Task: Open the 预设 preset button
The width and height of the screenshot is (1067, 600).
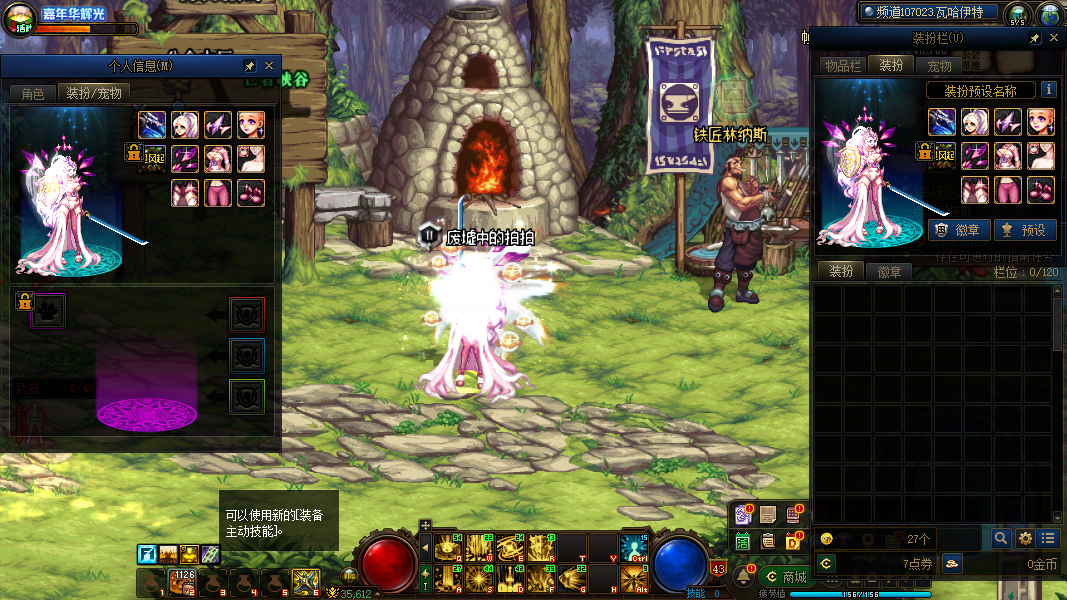Action: [1025, 230]
